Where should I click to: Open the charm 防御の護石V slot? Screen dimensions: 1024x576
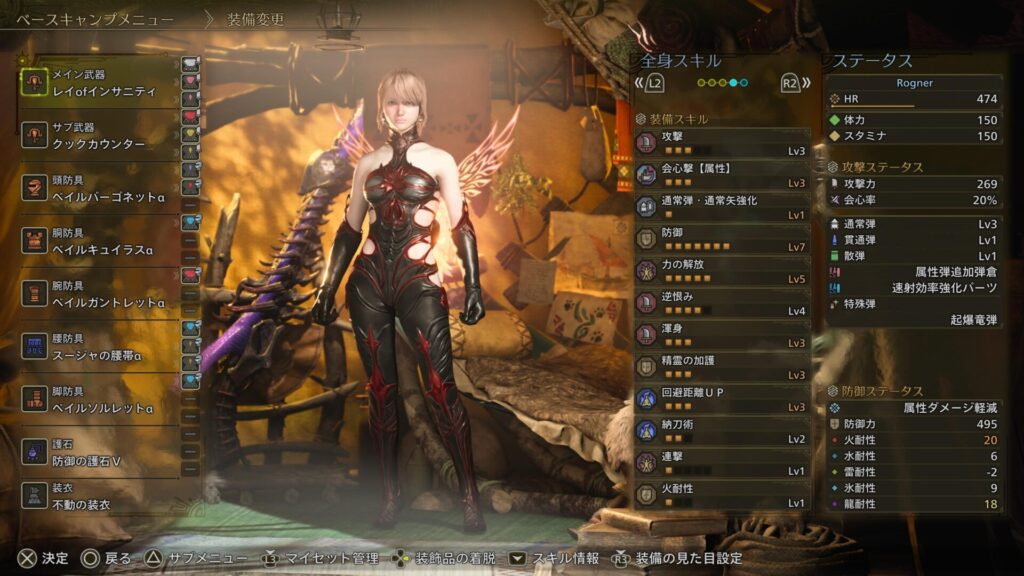point(100,452)
